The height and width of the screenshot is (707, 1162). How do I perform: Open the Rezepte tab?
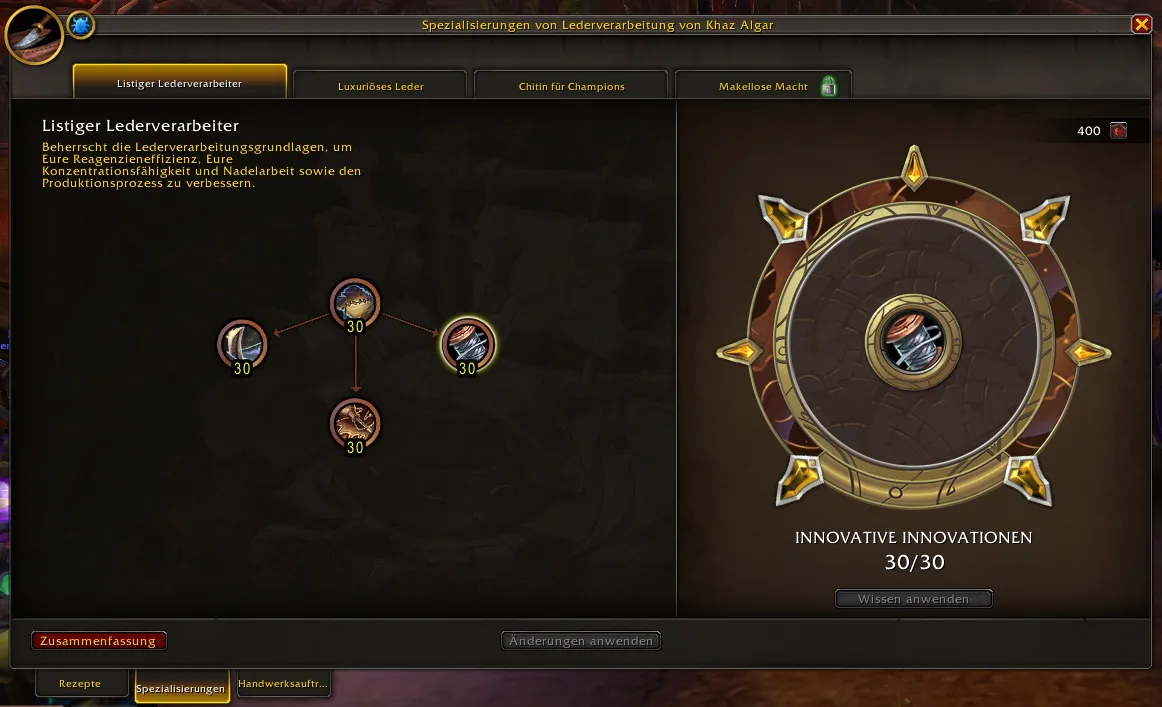[x=80, y=684]
